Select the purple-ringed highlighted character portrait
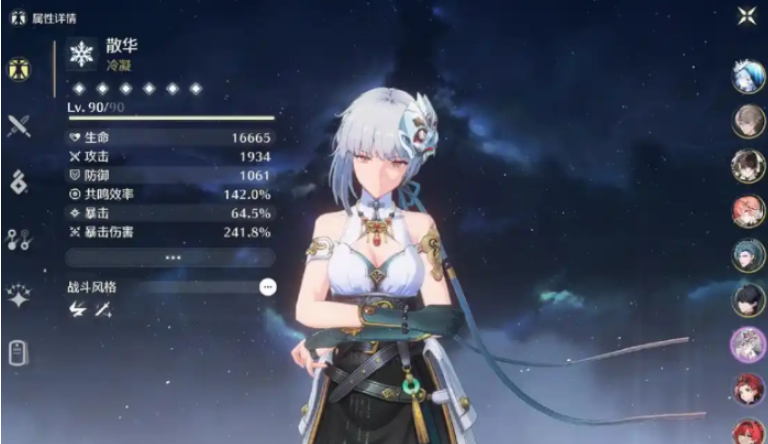This screenshot has width=768, height=444. [x=748, y=345]
